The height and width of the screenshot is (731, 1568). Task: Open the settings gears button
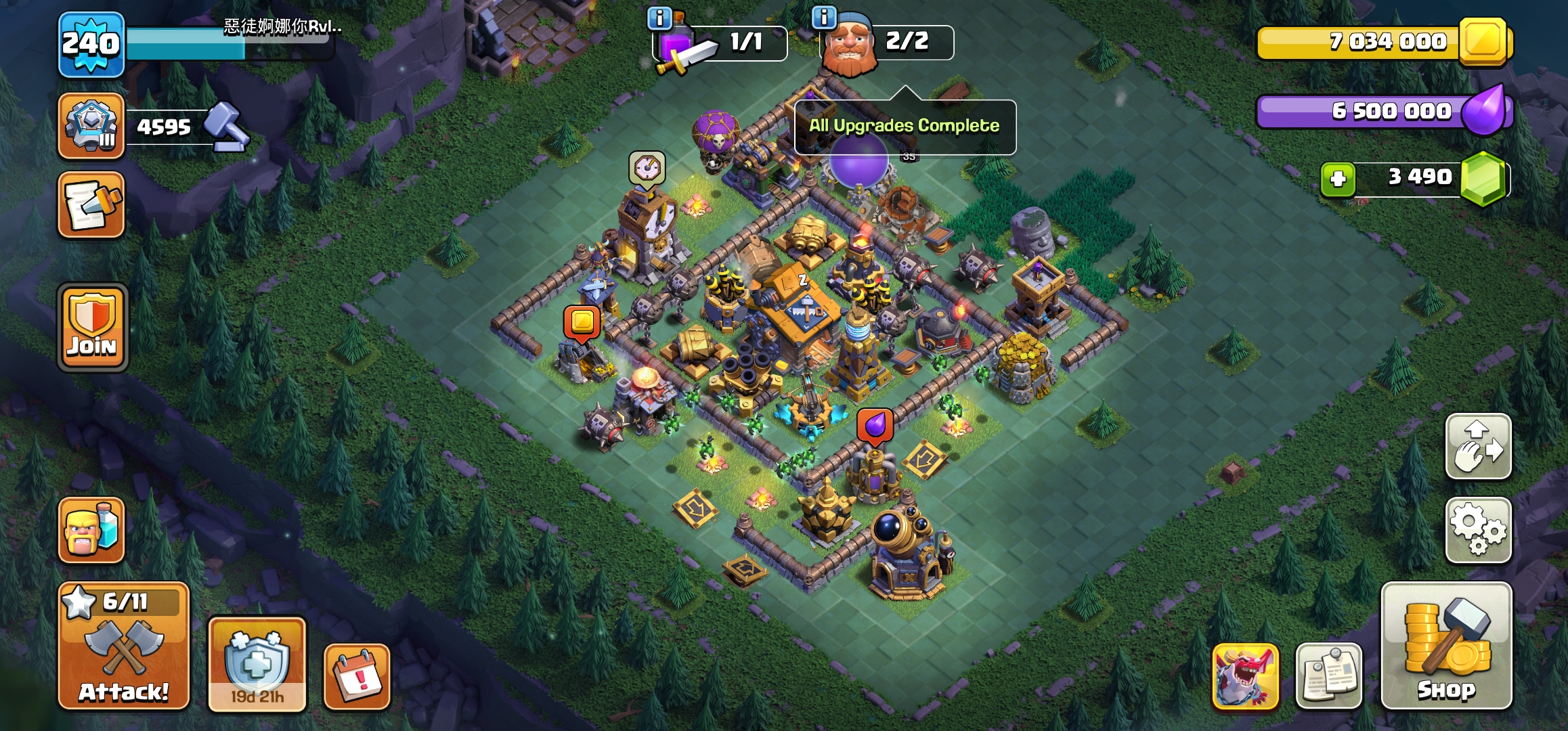coord(1479,530)
